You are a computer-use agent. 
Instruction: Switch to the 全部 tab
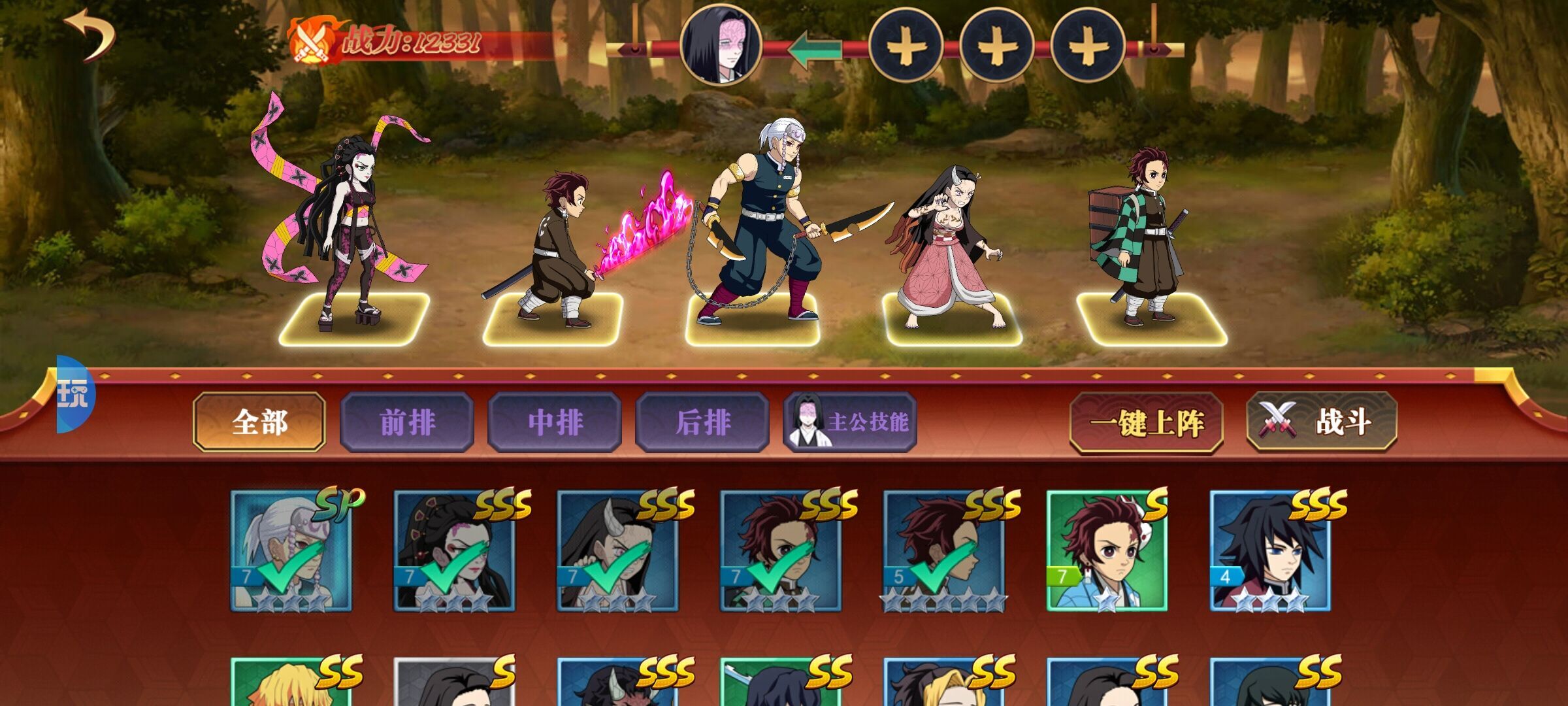[259, 422]
